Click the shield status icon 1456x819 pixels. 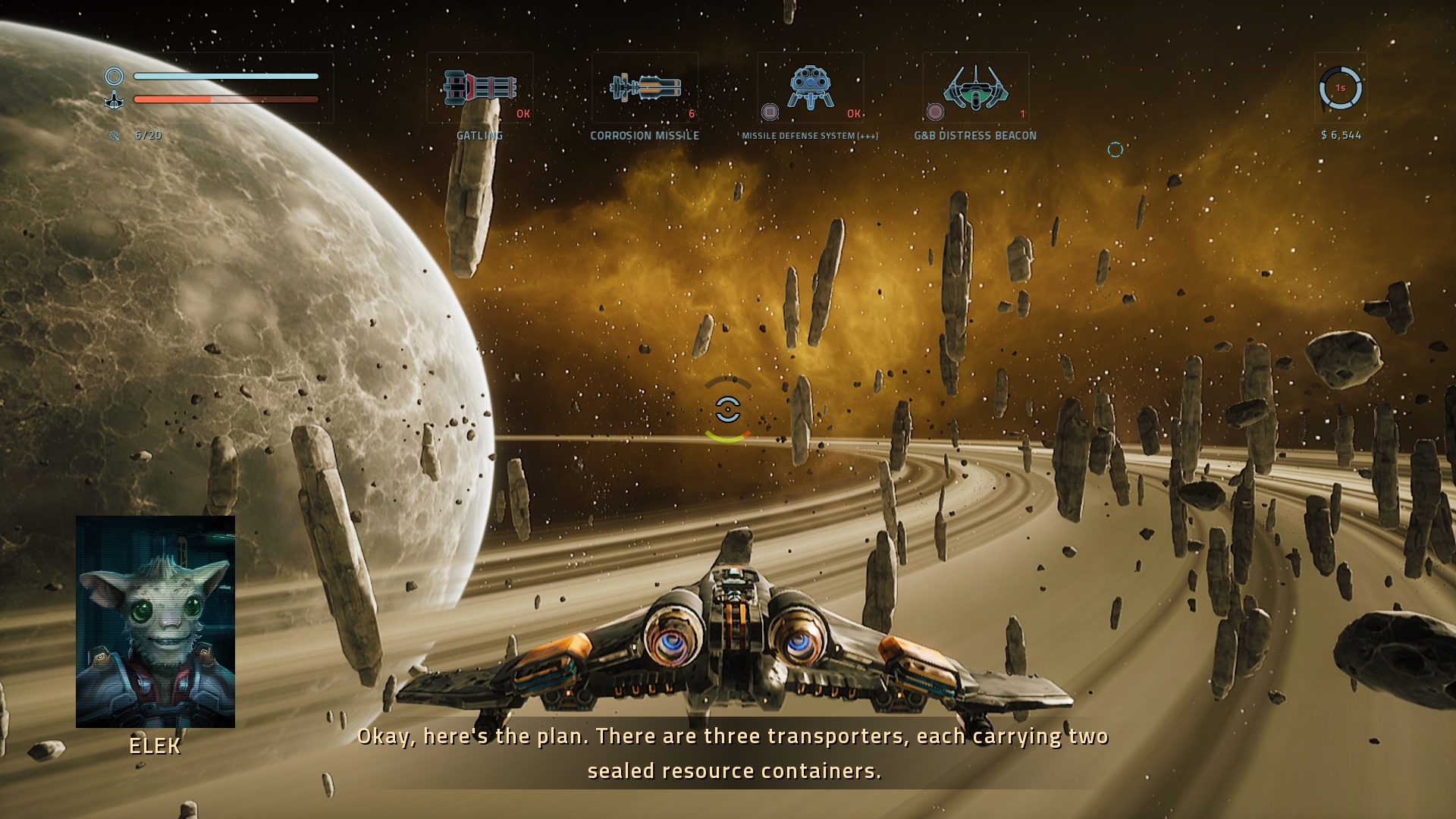(114, 76)
